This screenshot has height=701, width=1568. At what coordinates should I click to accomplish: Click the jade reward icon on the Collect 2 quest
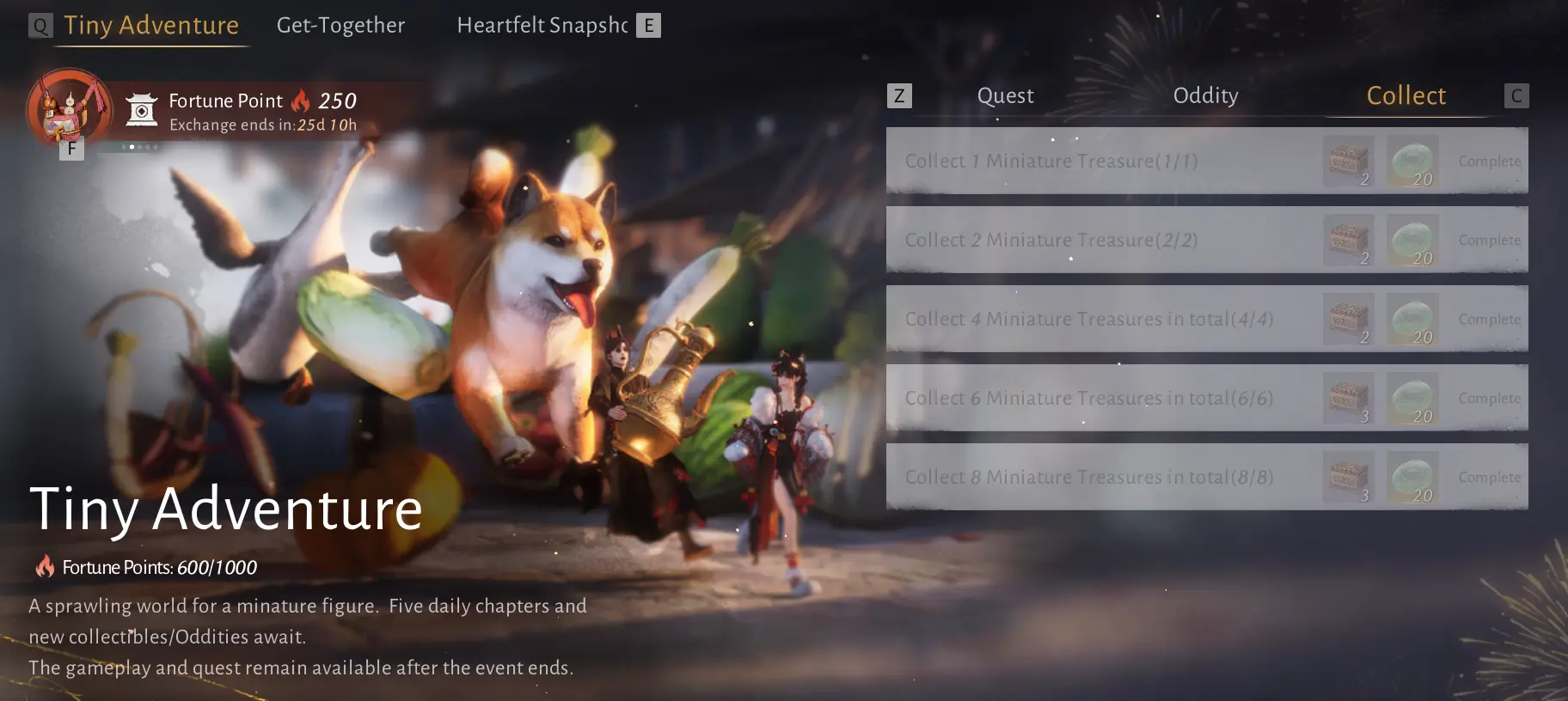1412,240
